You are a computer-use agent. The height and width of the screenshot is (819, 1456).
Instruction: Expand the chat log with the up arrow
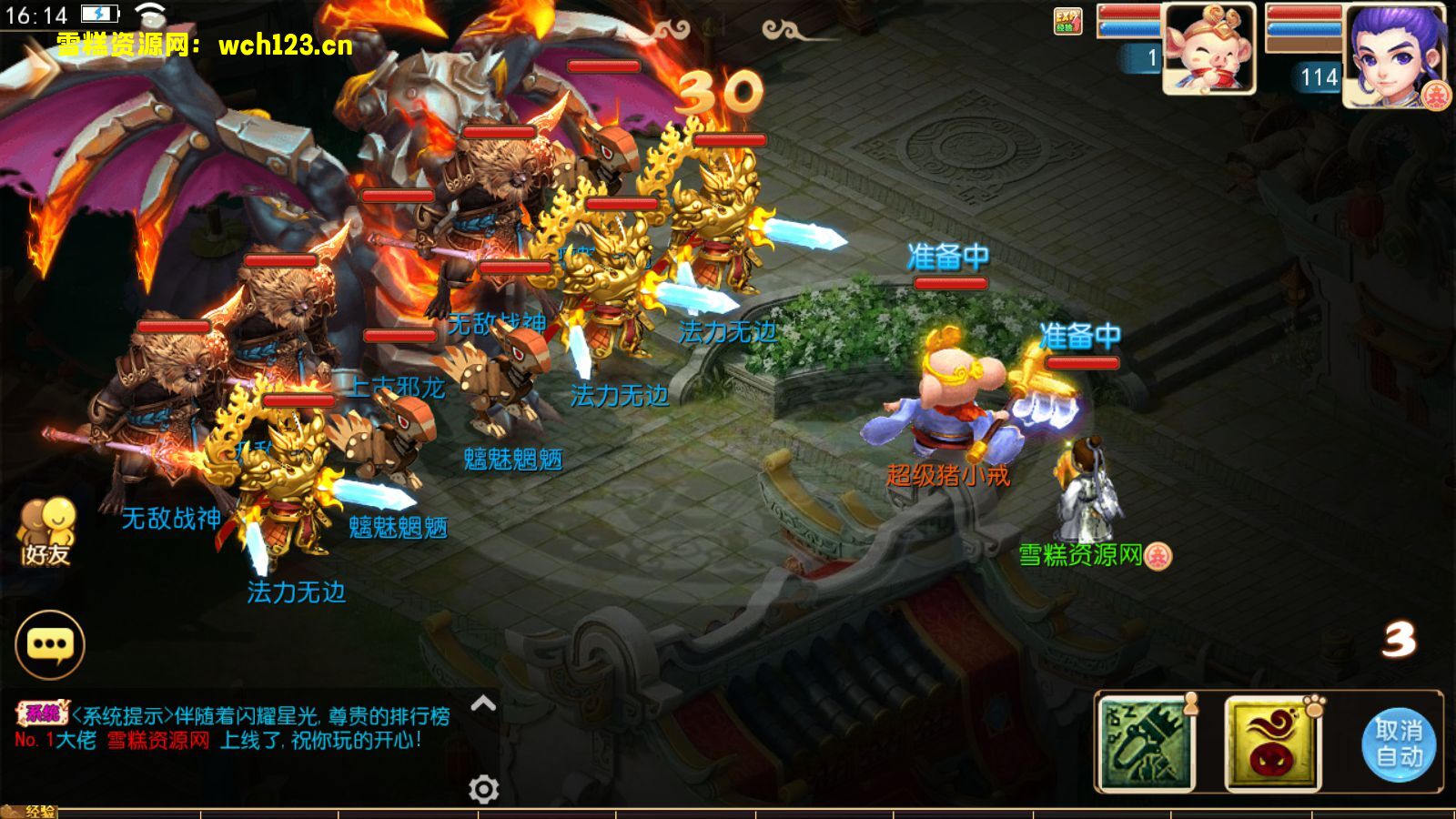point(483,703)
